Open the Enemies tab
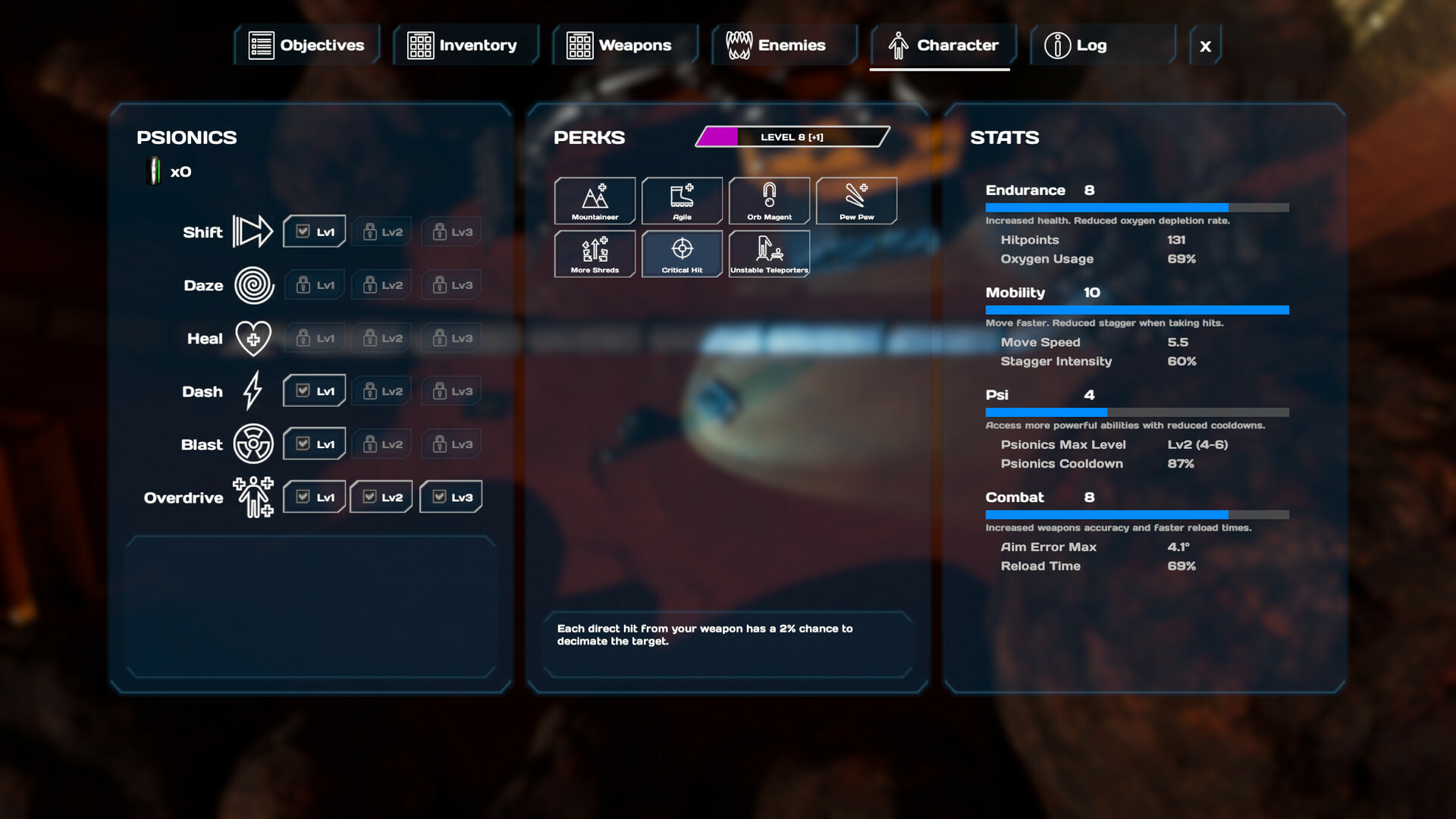The image size is (1456, 819). pos(784,45)
